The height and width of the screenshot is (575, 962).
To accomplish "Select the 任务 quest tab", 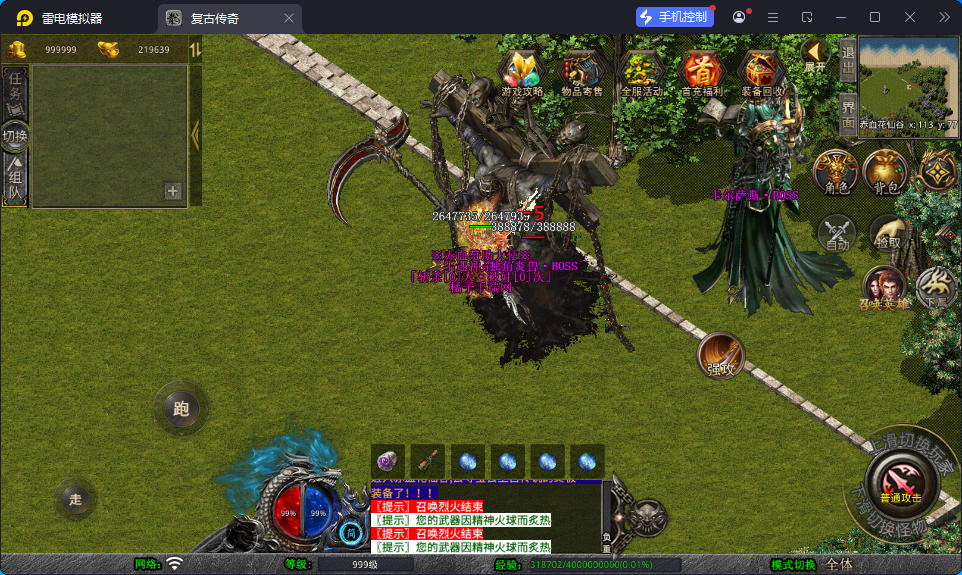I will pyautogui.click(x=15, y=90).
